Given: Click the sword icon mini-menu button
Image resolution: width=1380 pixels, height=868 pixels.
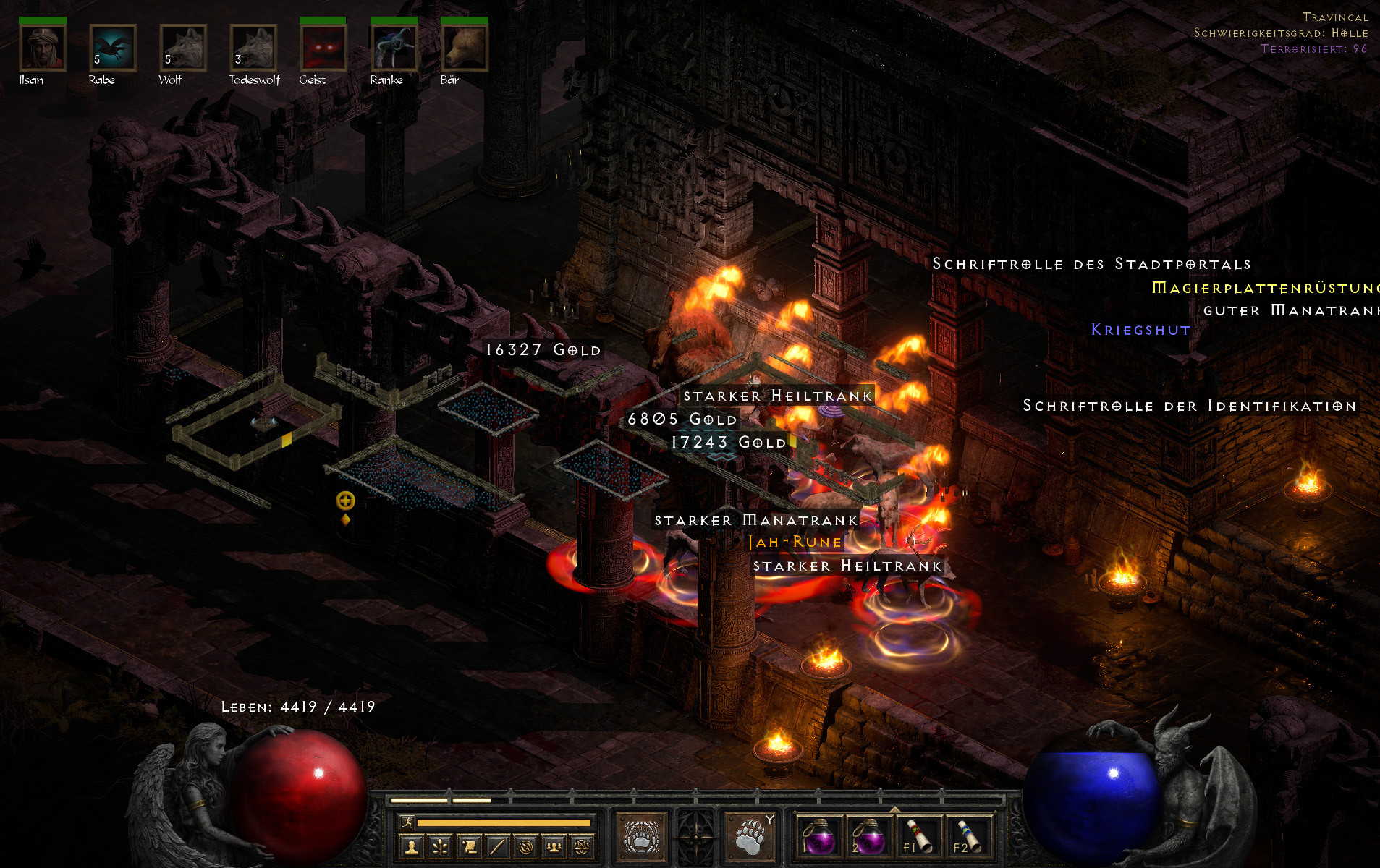Looking at the screenshot, I should click(x=497, y=846).
